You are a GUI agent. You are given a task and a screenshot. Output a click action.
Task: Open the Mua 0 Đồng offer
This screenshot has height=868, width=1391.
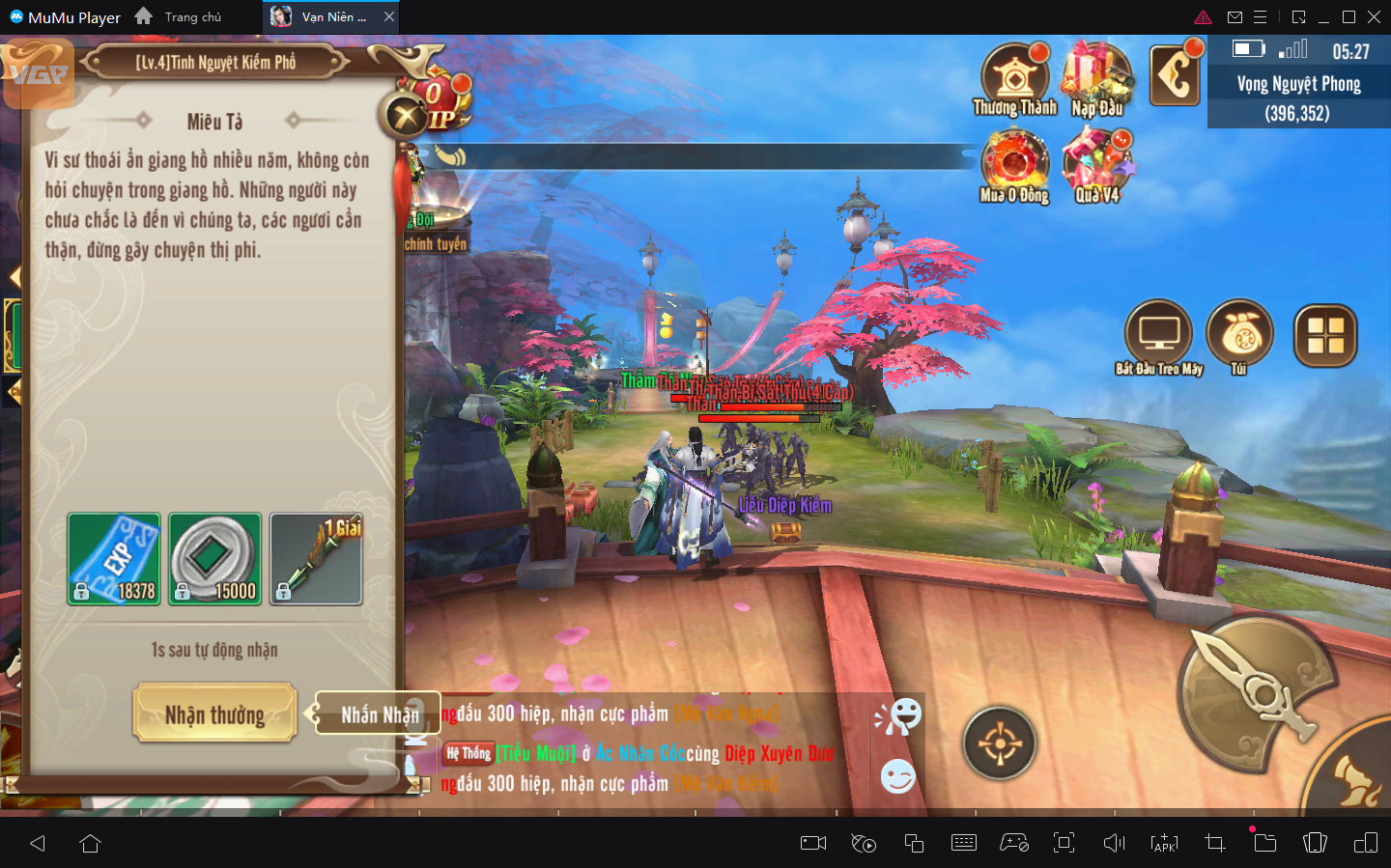coord(1014,164)
